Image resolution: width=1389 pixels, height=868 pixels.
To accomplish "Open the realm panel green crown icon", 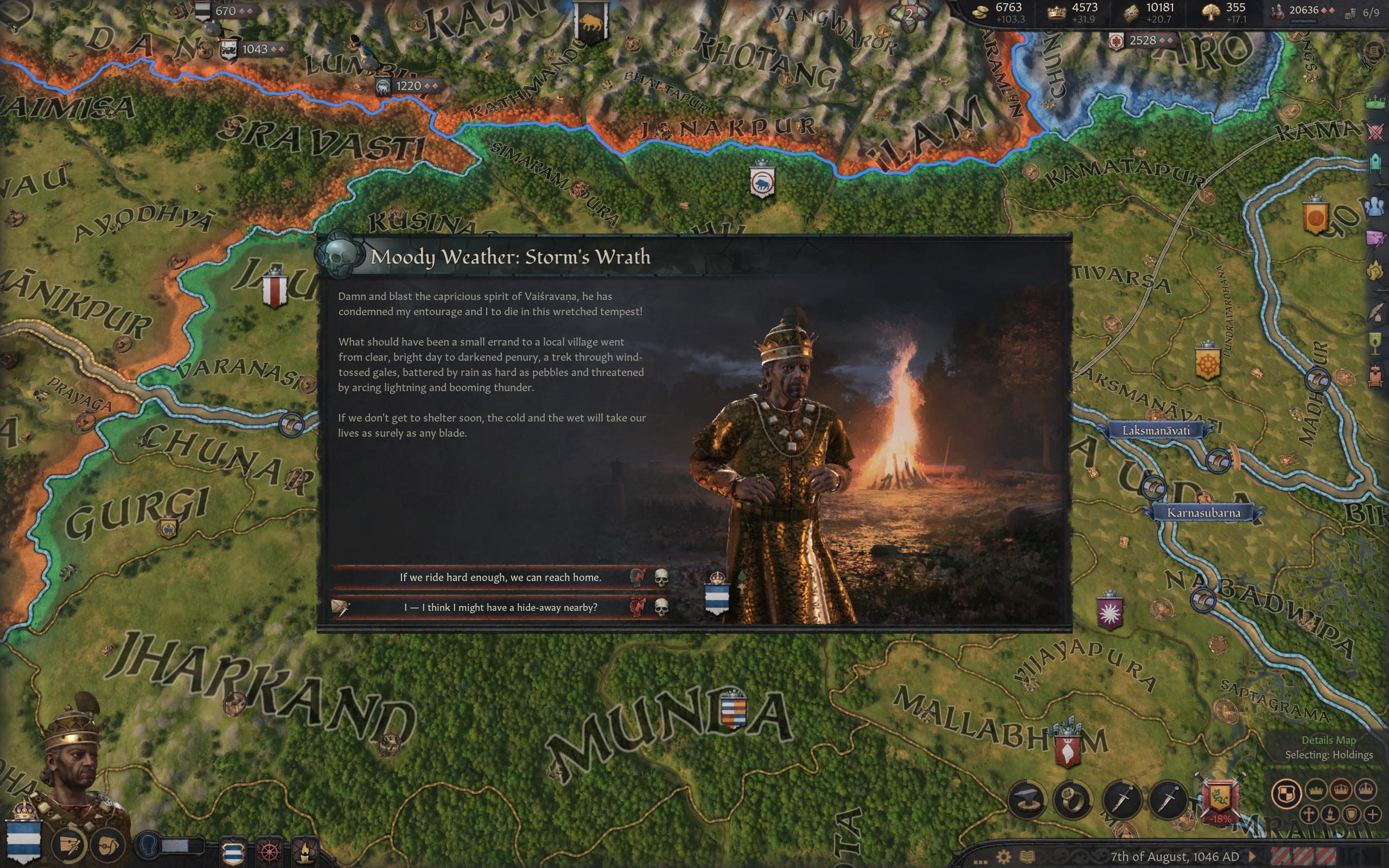I will click(x=1375, y=103).
